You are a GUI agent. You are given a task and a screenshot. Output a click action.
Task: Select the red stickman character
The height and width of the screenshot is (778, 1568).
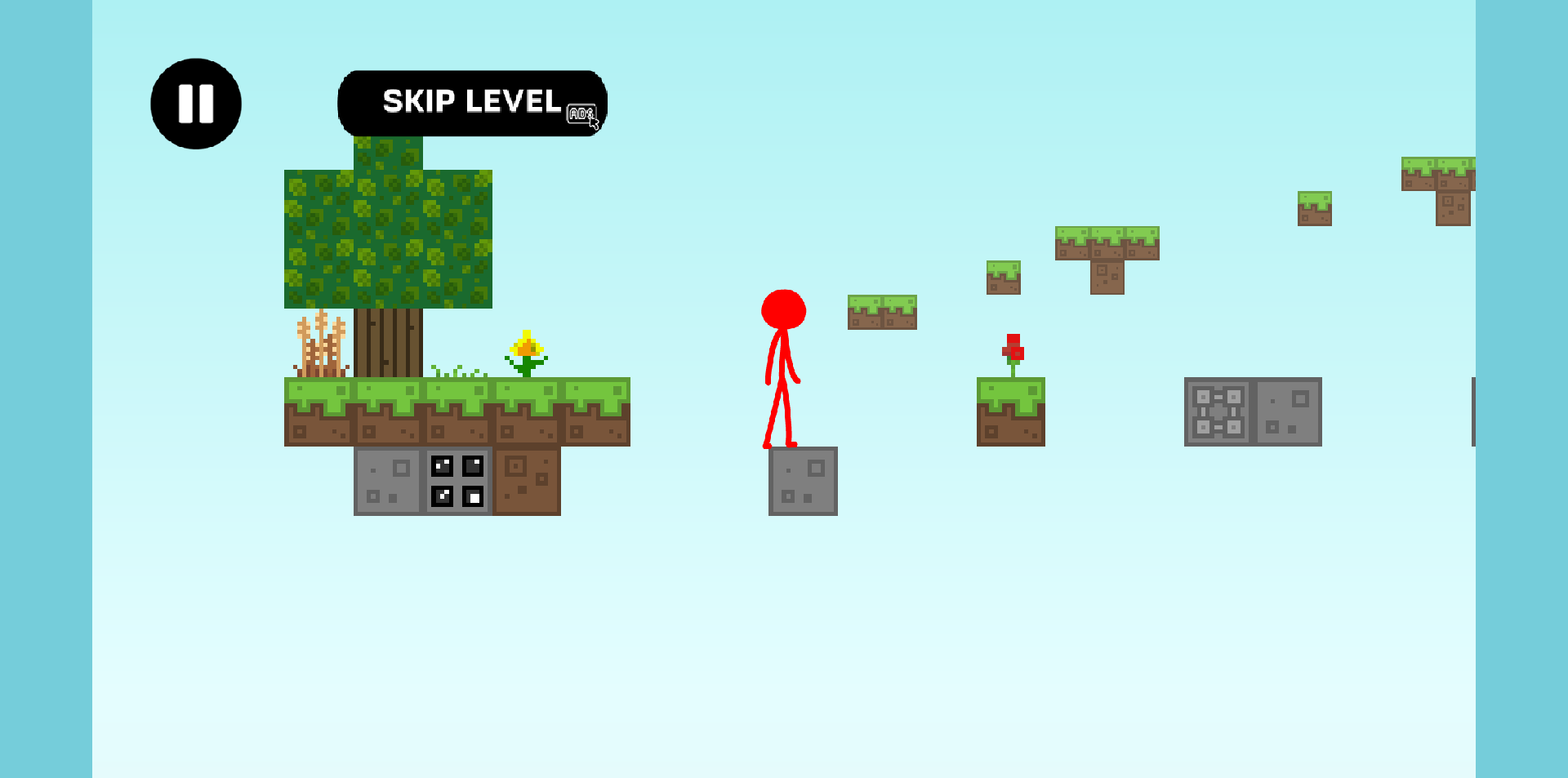tap(783, 367)
